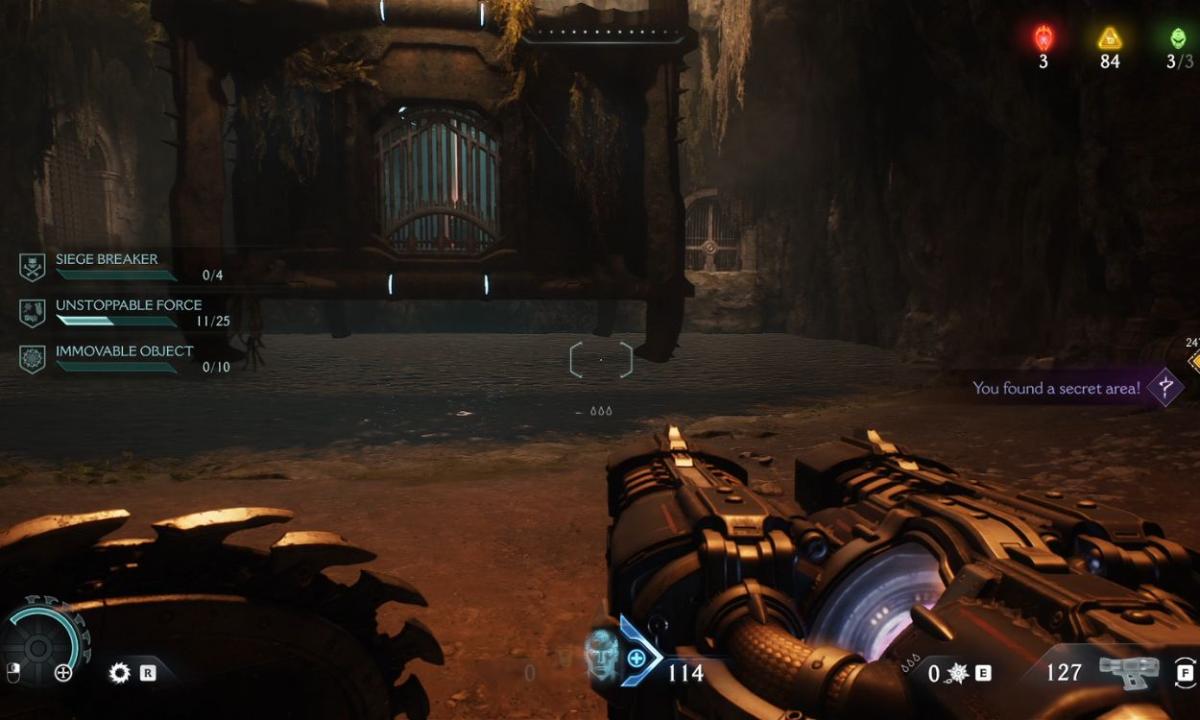Click the spiked melee charge icon

point(959,673)
